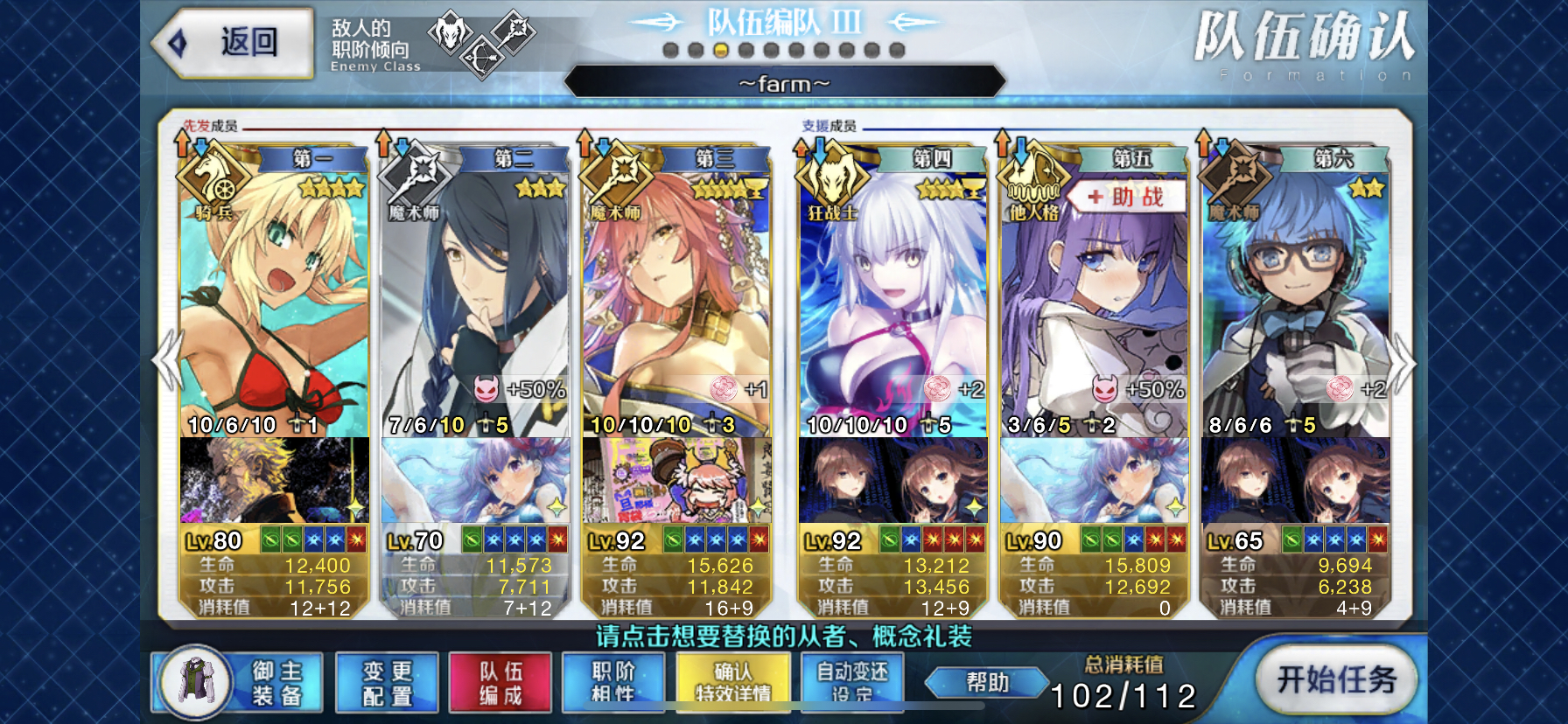Viewport: 1568px width, 724px height.
Task: Open 御主装备 master equipment
Action: click(x=238, y=684)
